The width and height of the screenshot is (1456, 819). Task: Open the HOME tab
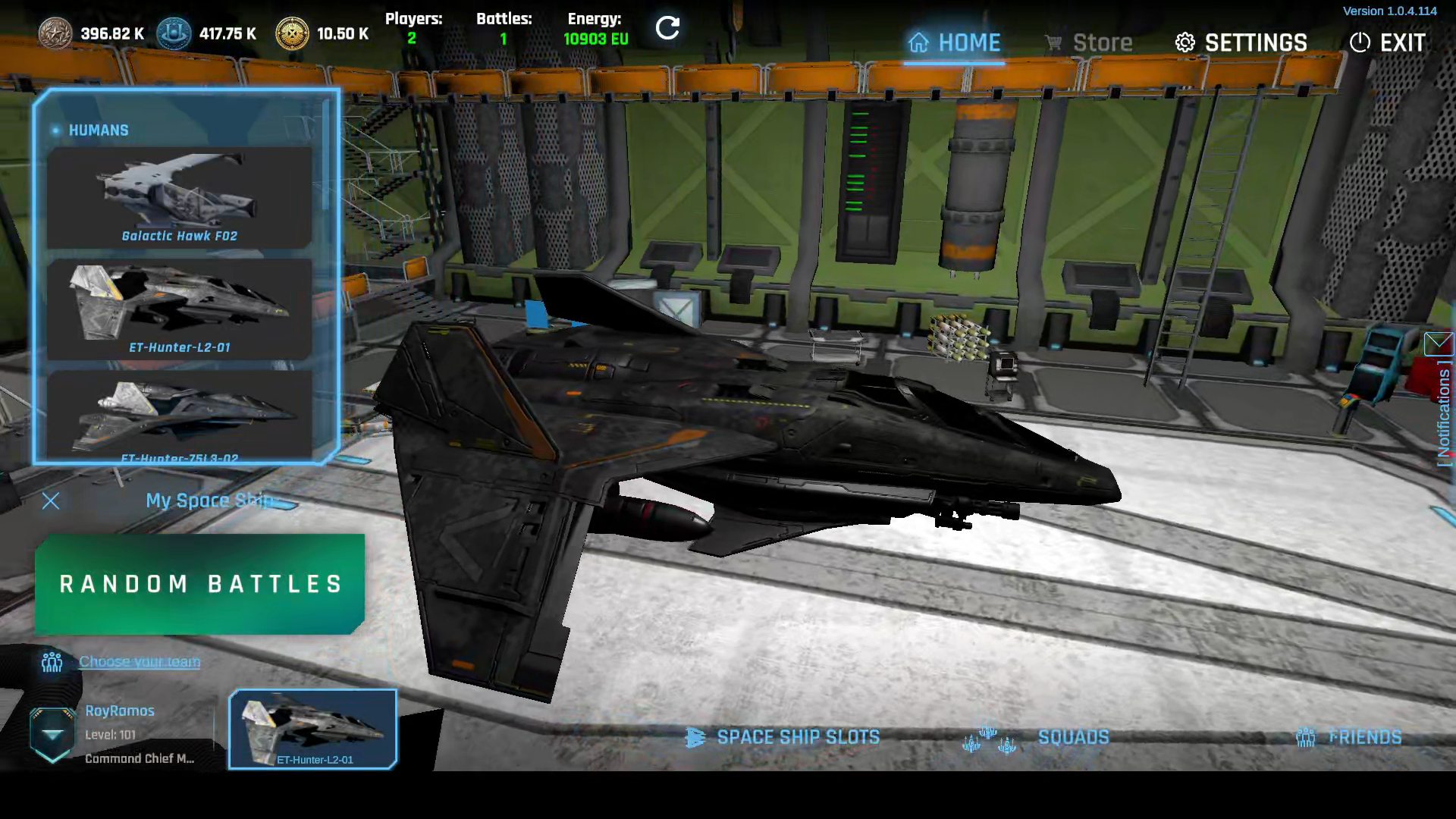(954, 42)
